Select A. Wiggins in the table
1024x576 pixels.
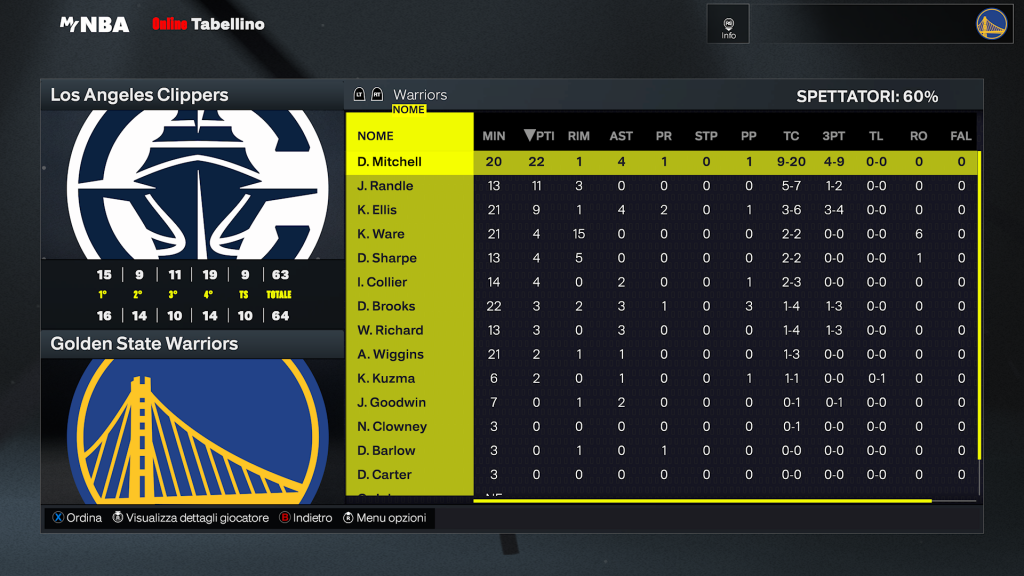[390, 354]
